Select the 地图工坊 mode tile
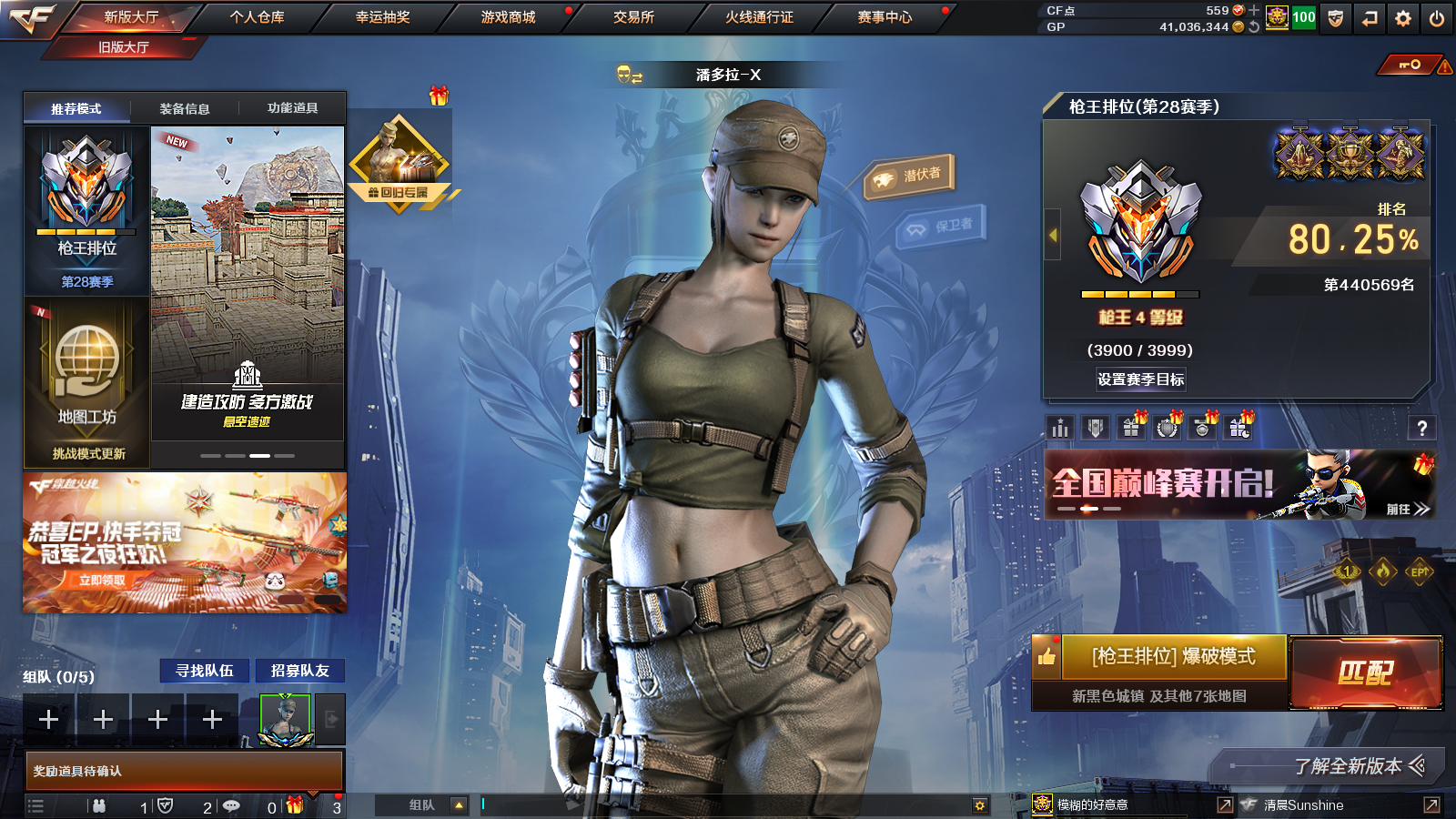 pyautogui.click(x=87, y=382)
